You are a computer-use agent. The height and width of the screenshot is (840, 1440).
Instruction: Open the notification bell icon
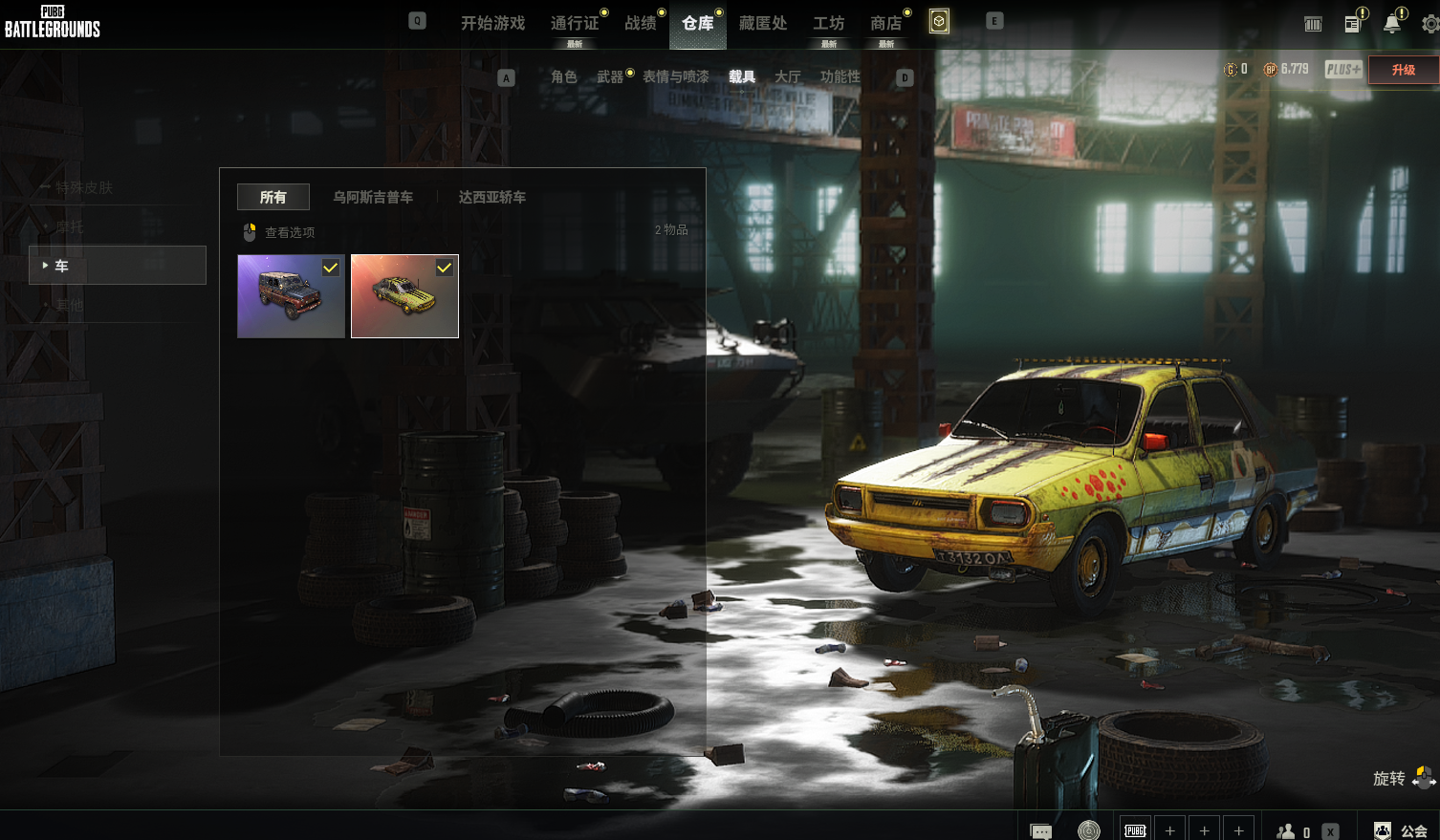tap(1392, 24)
